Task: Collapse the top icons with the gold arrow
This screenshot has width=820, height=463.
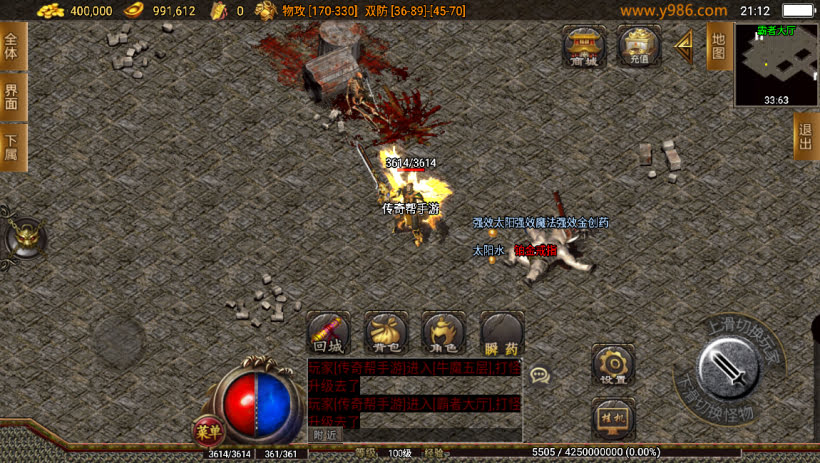Action: [685, 46]
